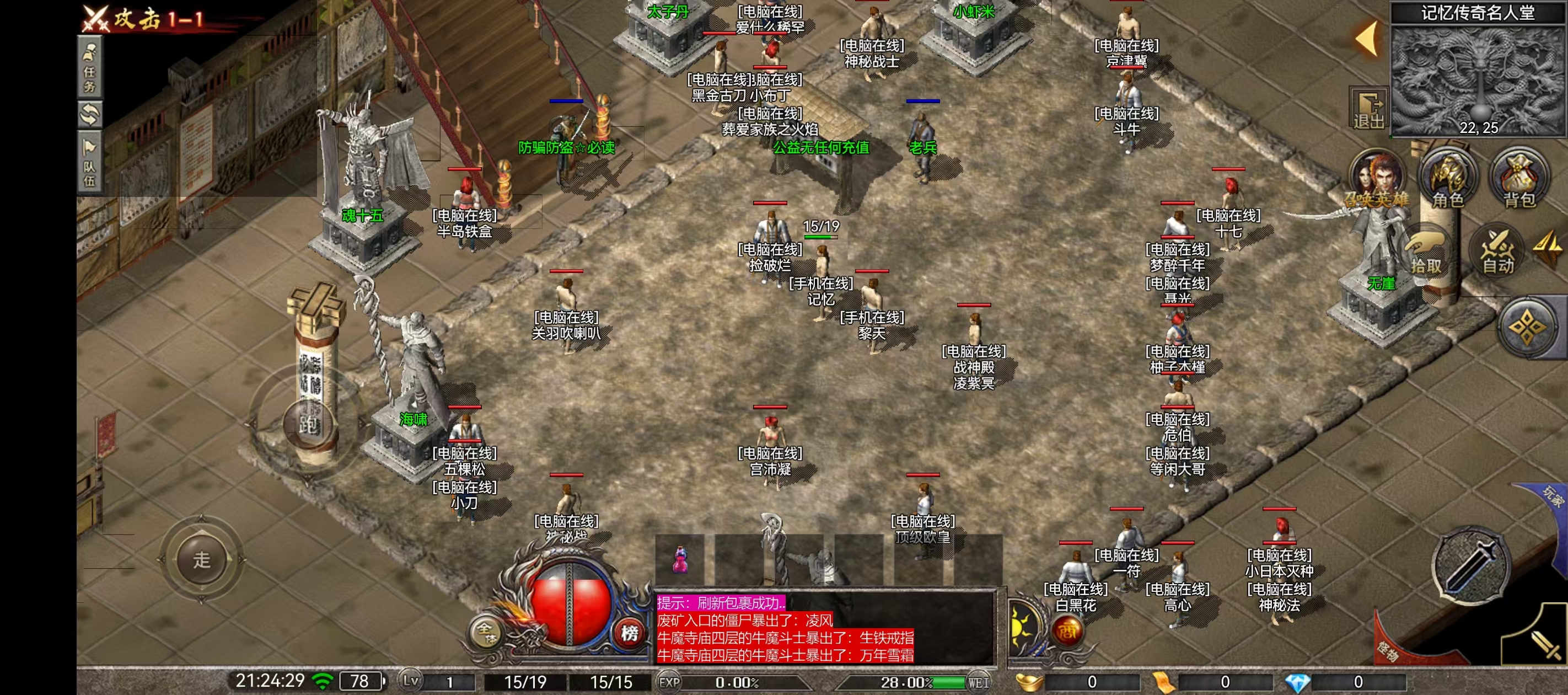Image resolution: width=1568 pixels, height=695 pixels.
Task: Open the 任务 quest panel
Action: tap(89, 68)
